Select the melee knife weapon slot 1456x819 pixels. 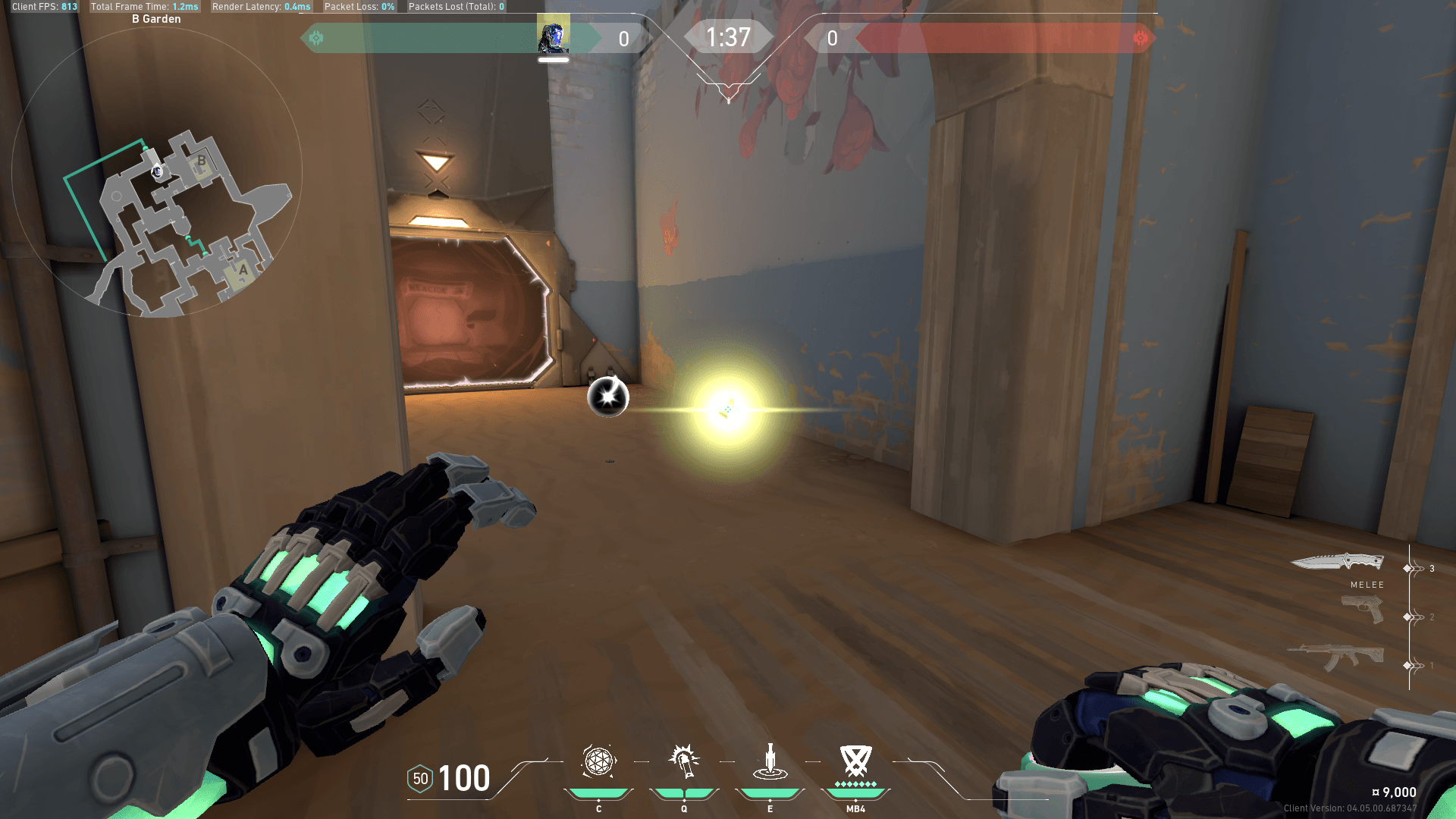pos(1338,562)
